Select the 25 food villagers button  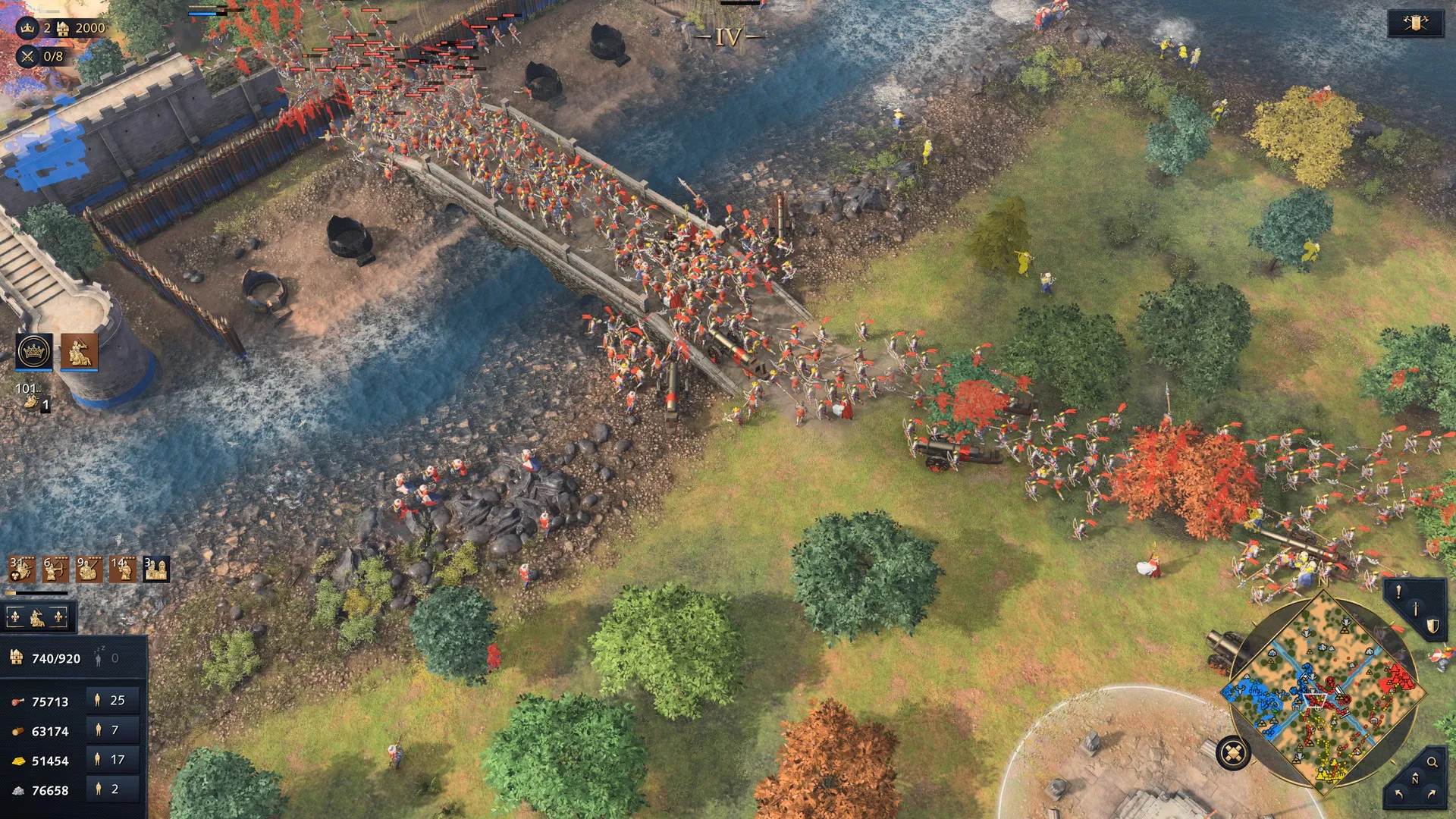(112, 701)
